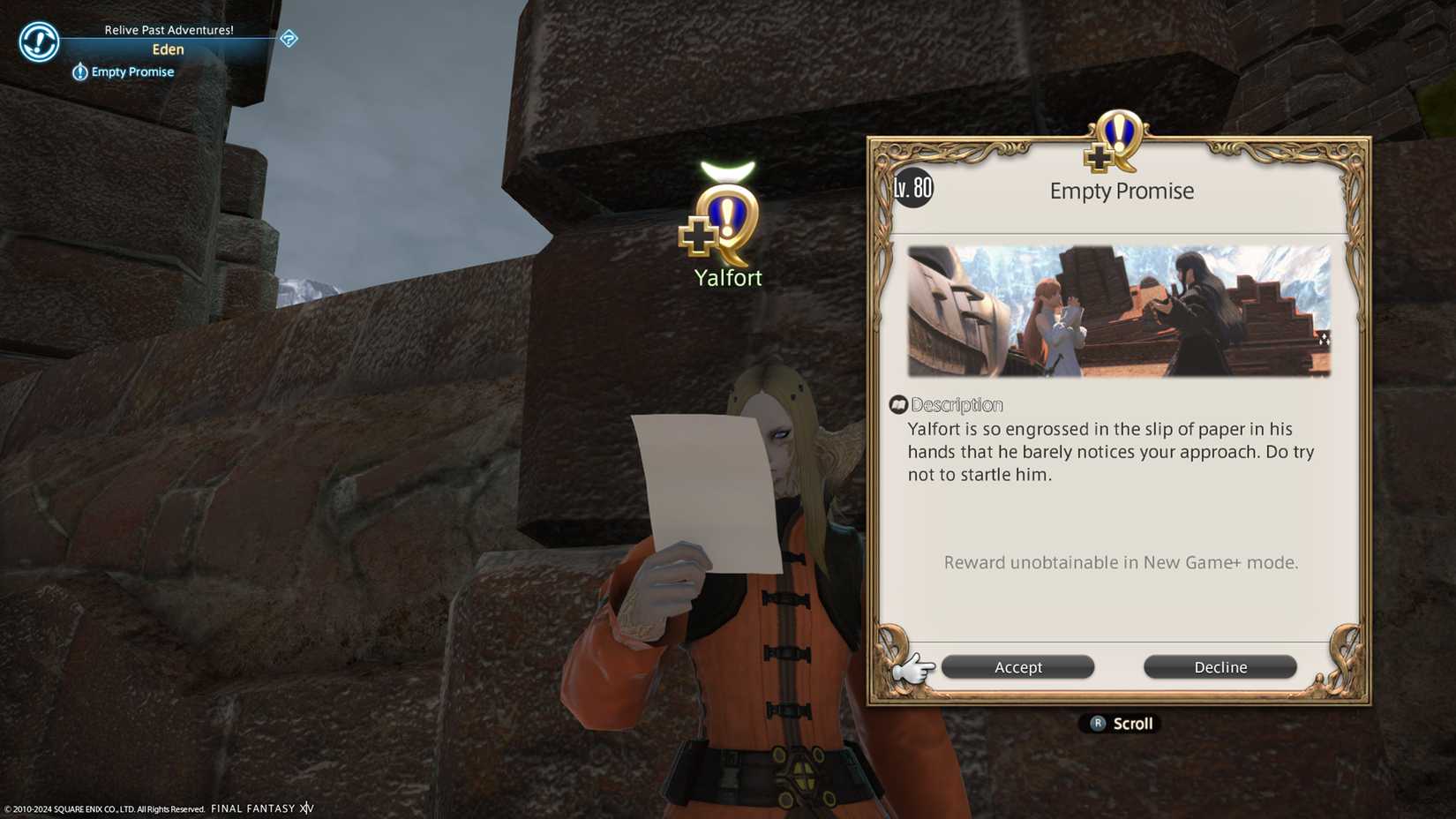The image size is (1456, 819).
Task: Open the help icon beside the Eden banner
Action: coord(289,40)
